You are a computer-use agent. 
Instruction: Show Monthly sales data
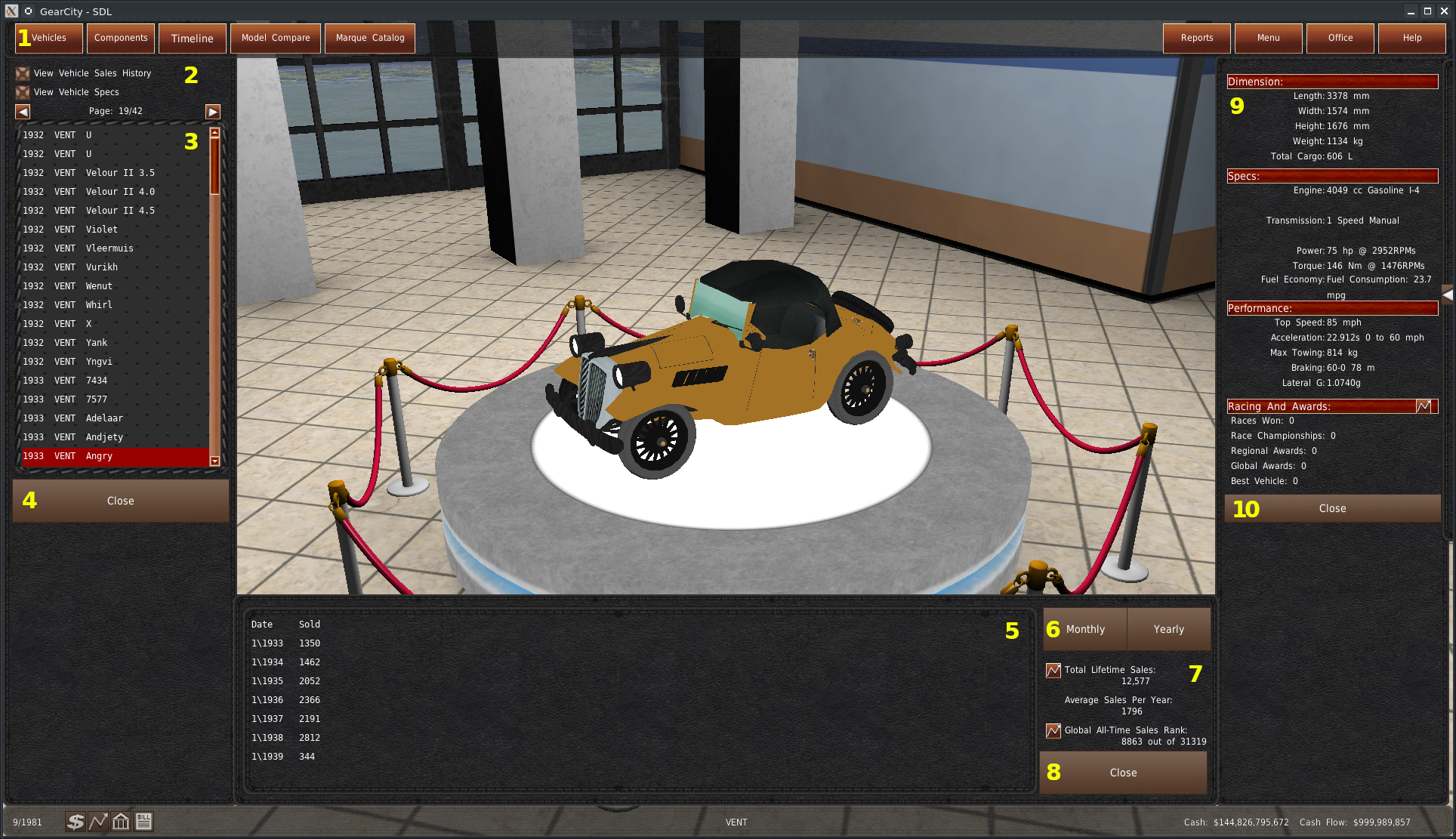(1085, 629)
